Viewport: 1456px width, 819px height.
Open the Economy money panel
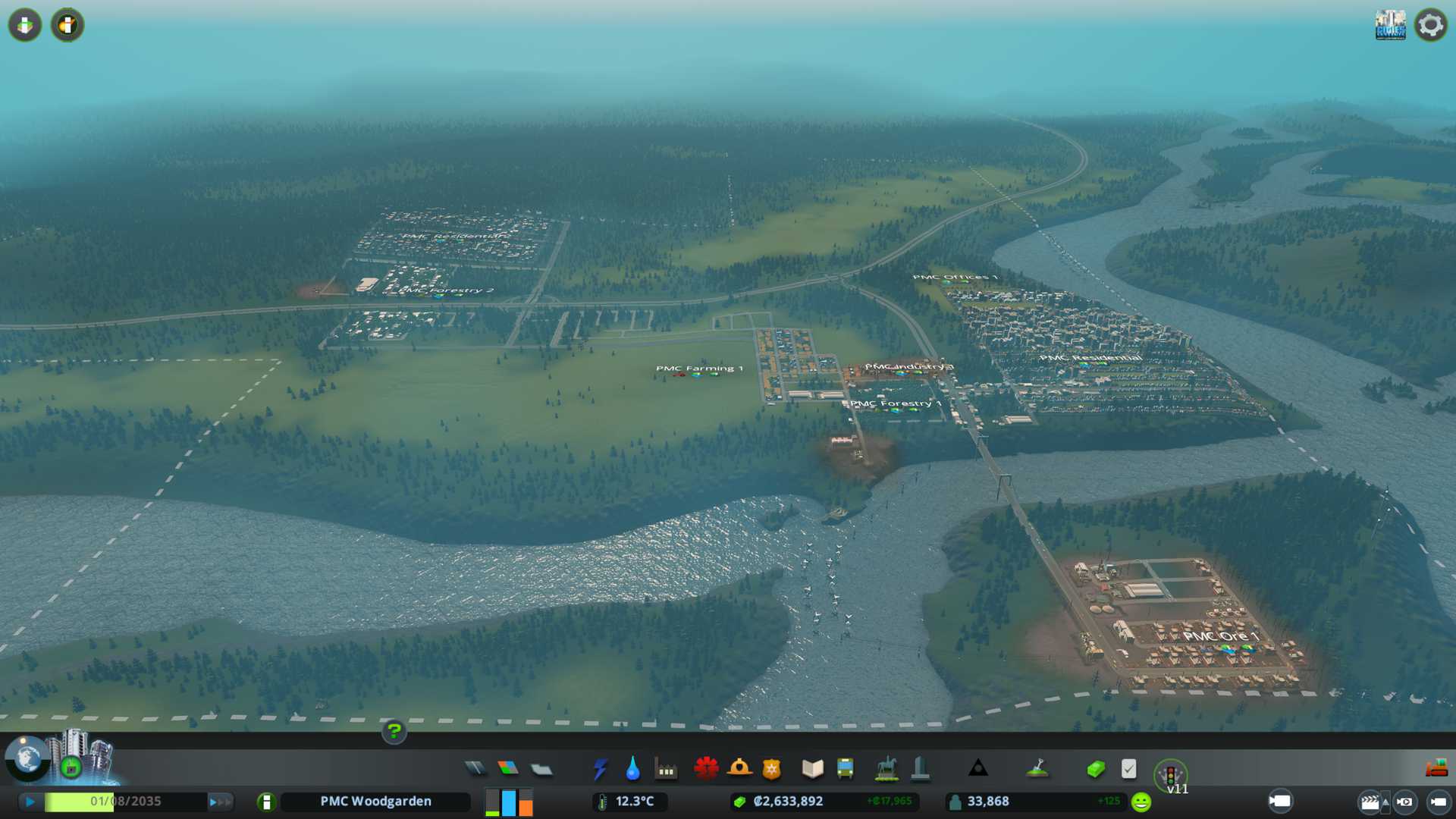pos(1096,769)
